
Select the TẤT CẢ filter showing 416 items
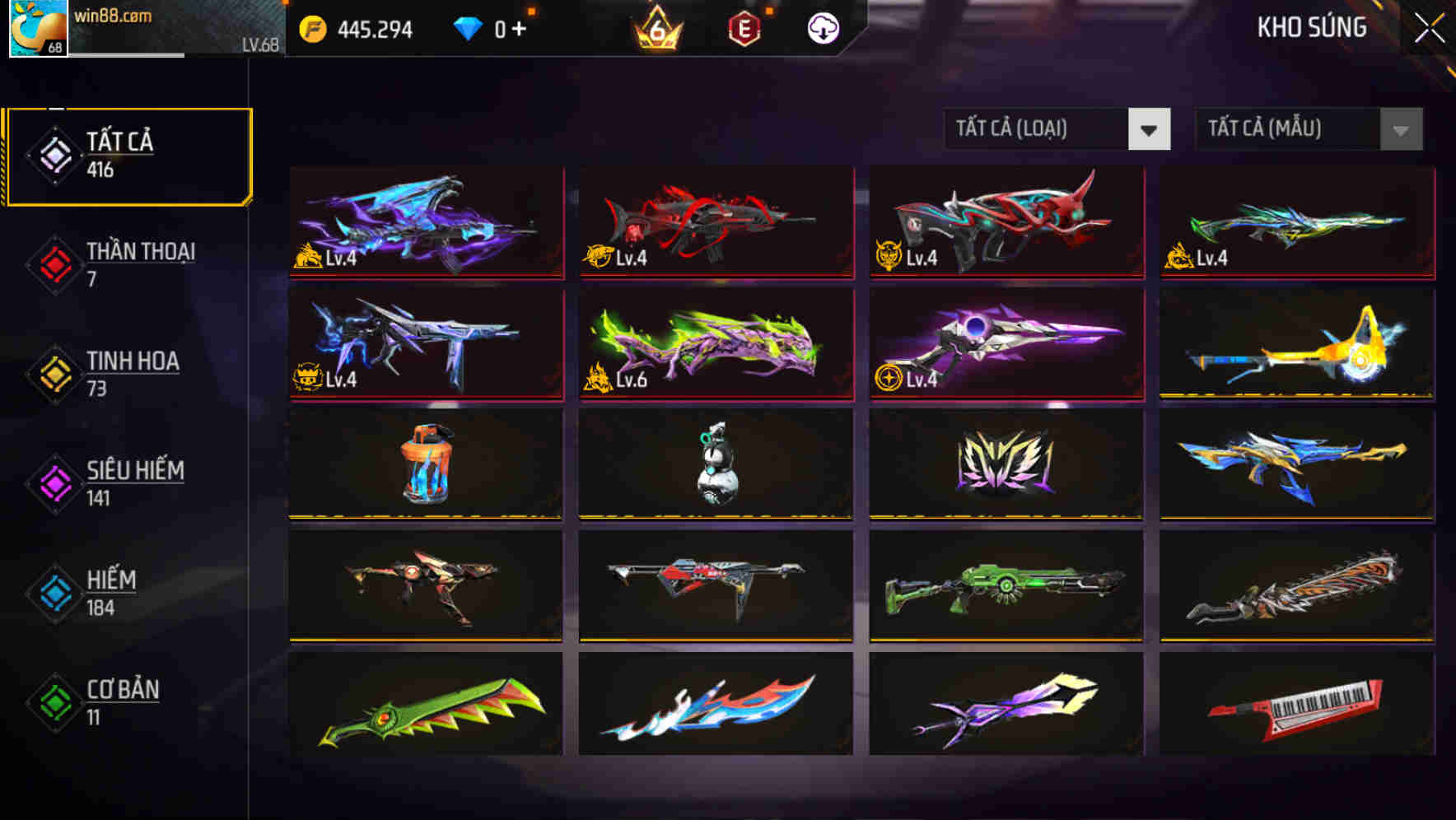tap(128, 154)
